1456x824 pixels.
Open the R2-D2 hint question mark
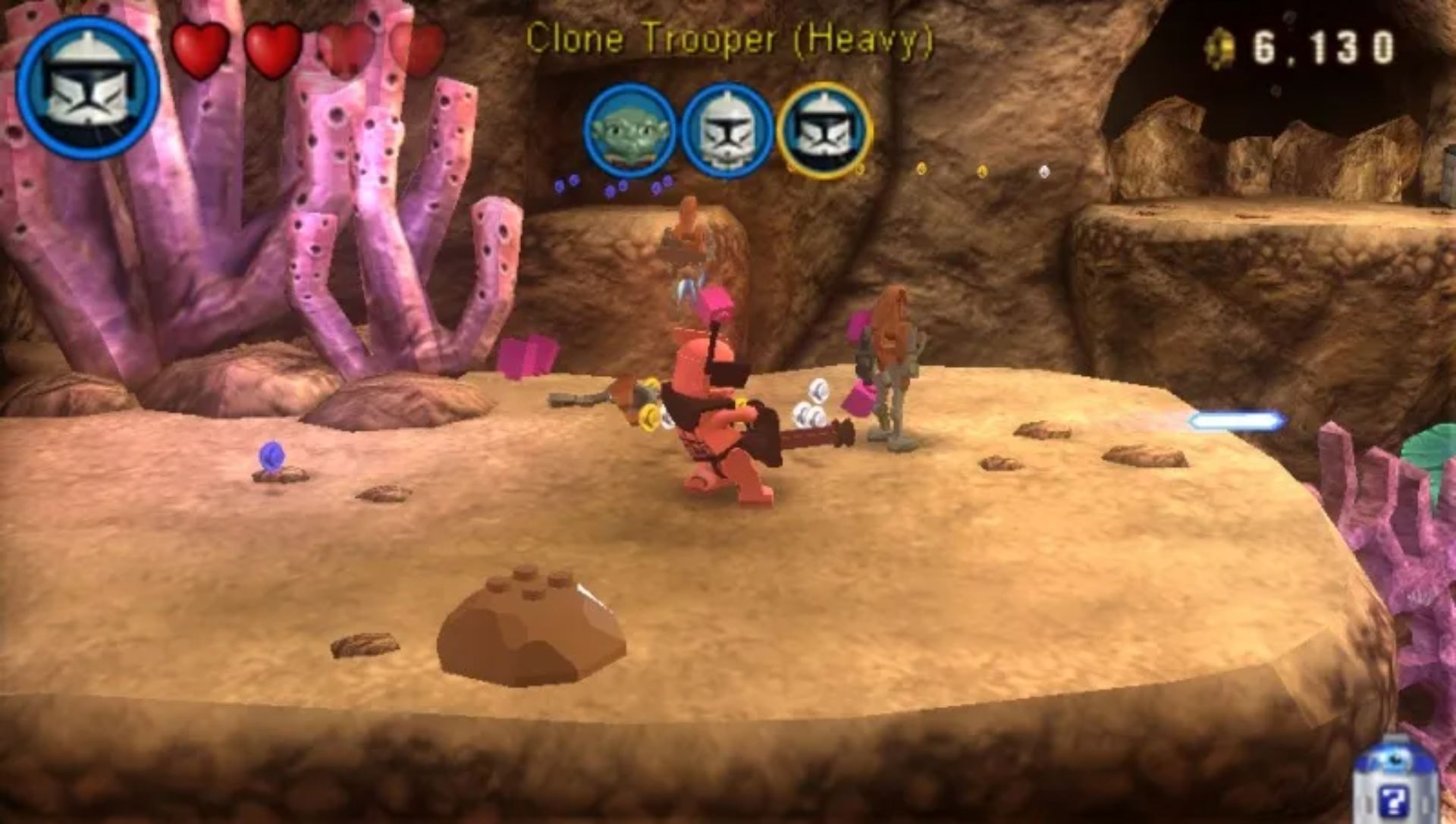[x=1393, y=796]
